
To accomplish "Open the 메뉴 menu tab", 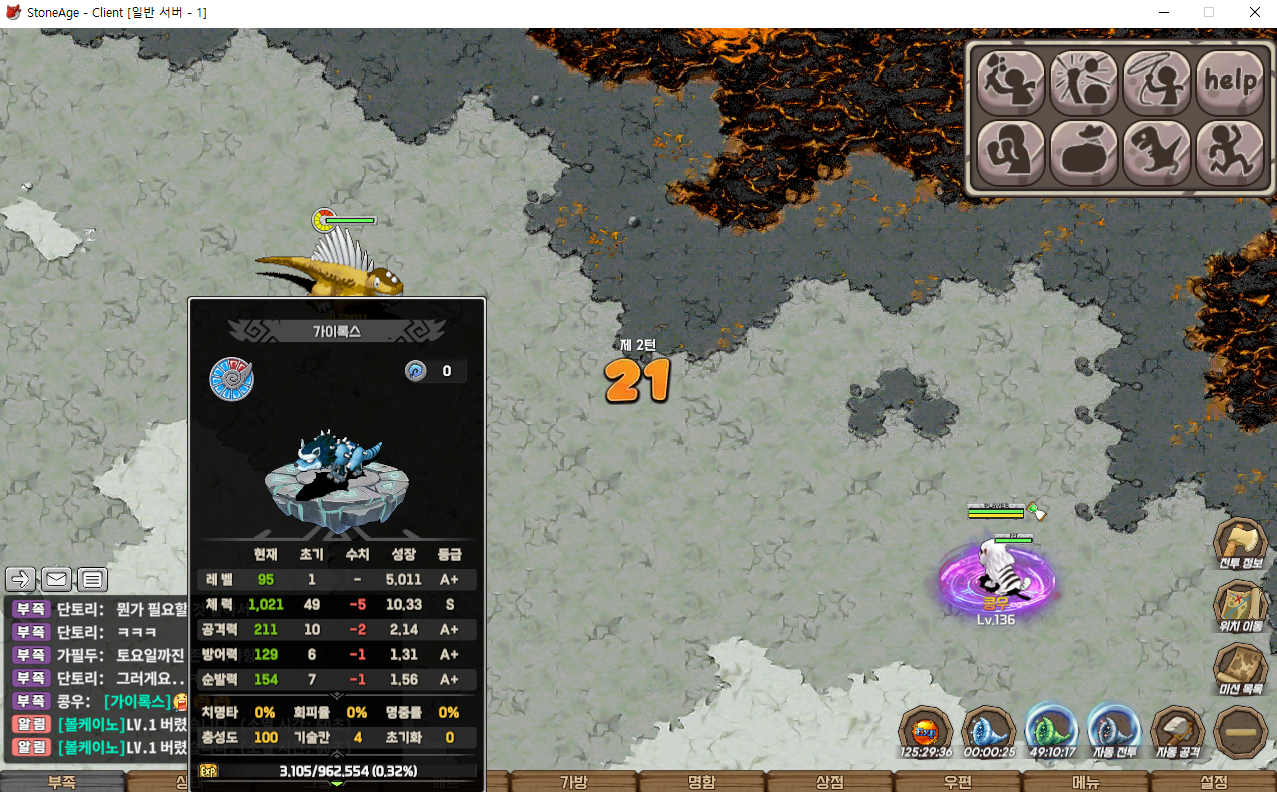I will (x=1085, y=782).
